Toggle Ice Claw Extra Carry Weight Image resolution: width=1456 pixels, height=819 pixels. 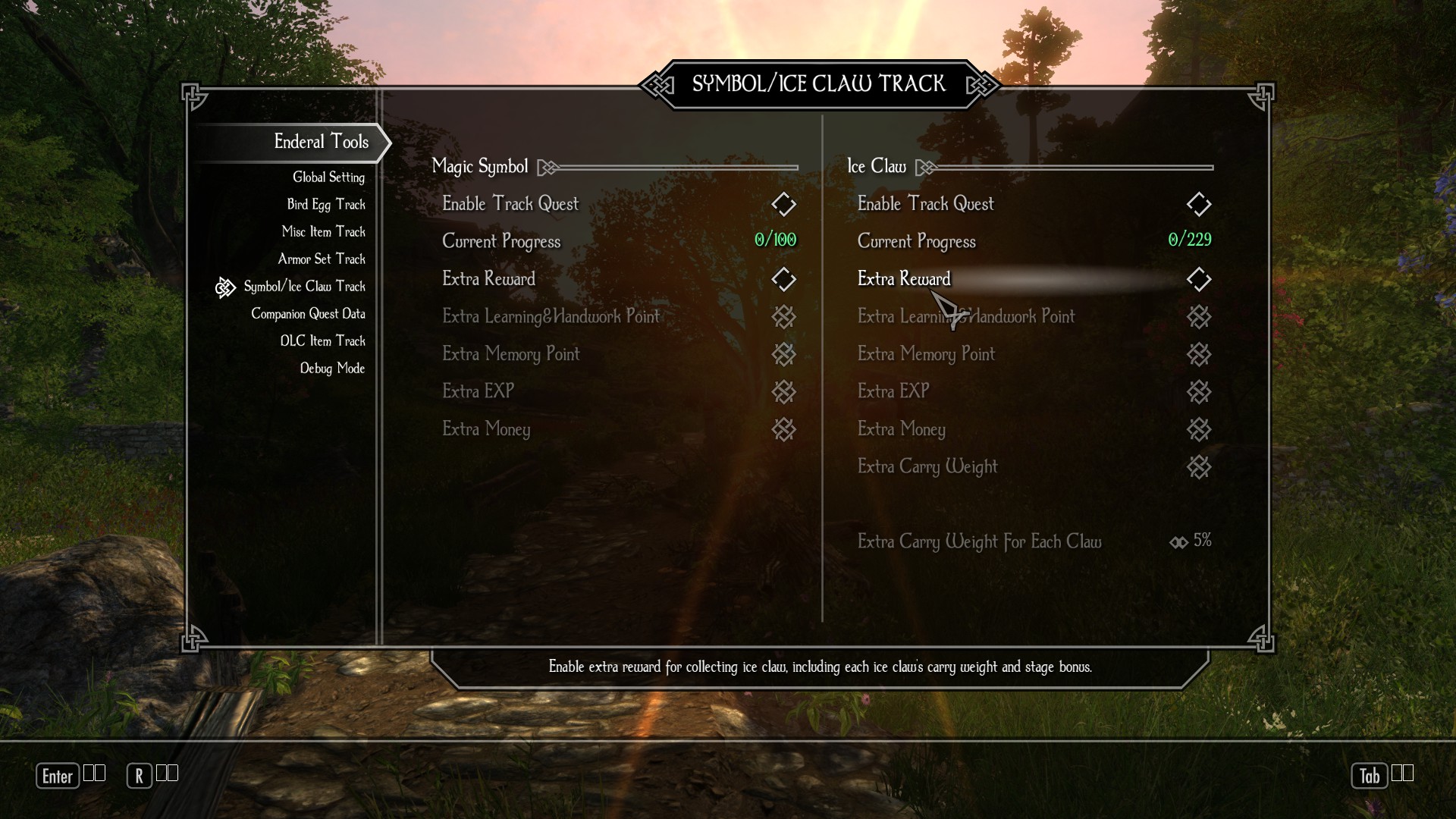click(x=1198, y=467)
